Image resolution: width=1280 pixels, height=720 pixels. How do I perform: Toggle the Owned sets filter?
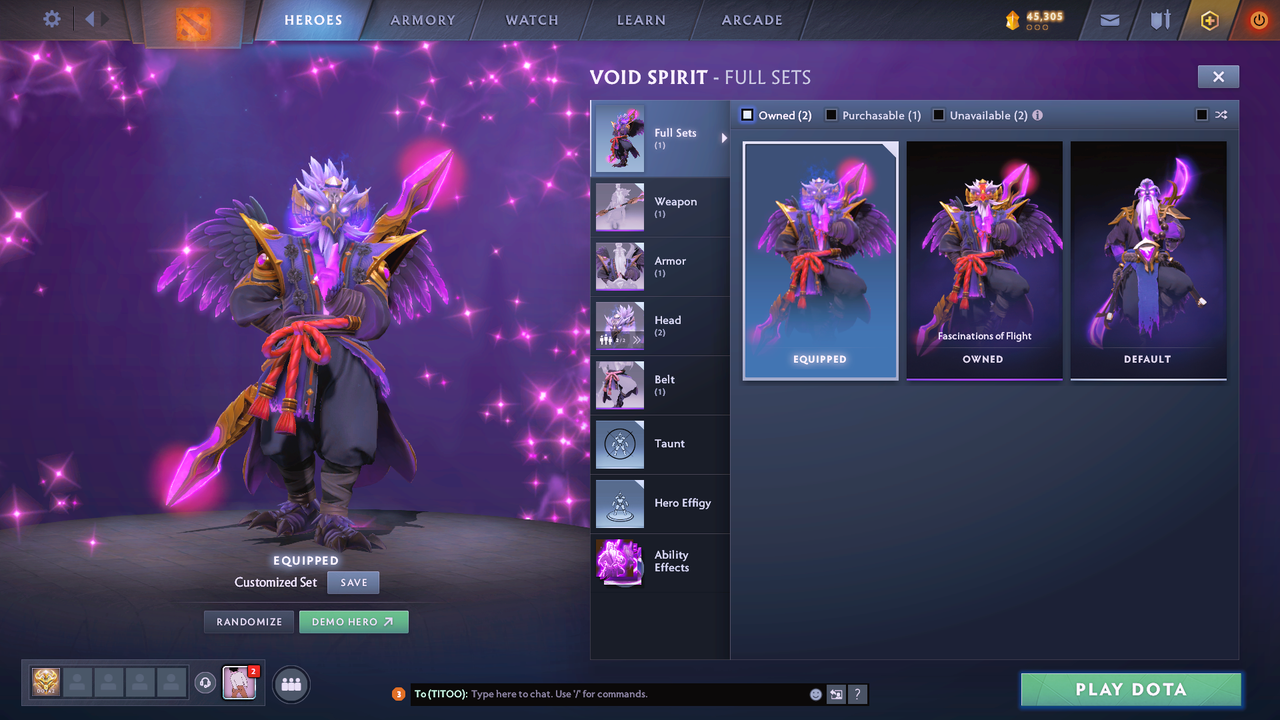click(x=745, y=115)
